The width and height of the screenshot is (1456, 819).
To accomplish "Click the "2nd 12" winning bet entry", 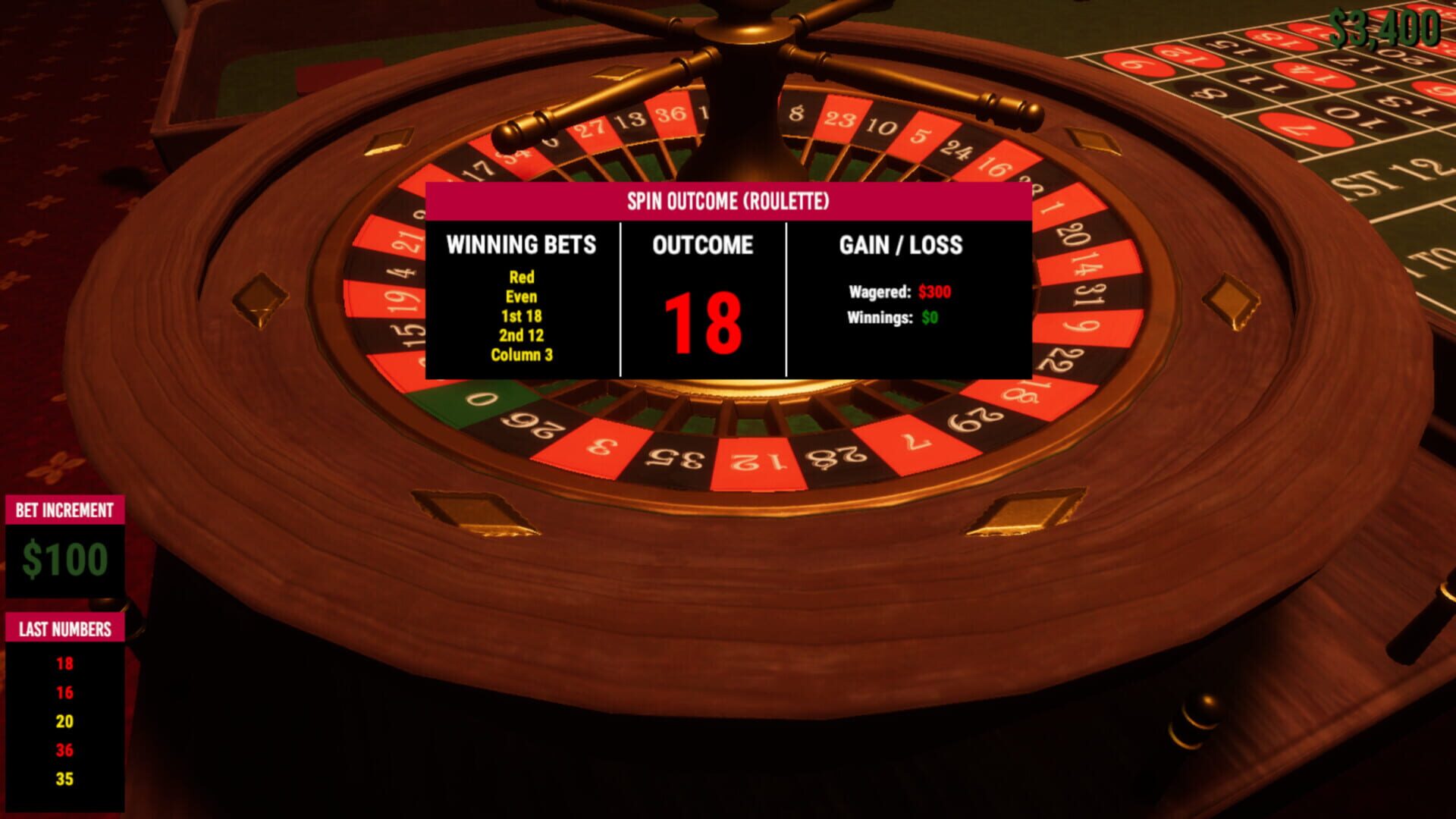I will click(x=523, y=334).
